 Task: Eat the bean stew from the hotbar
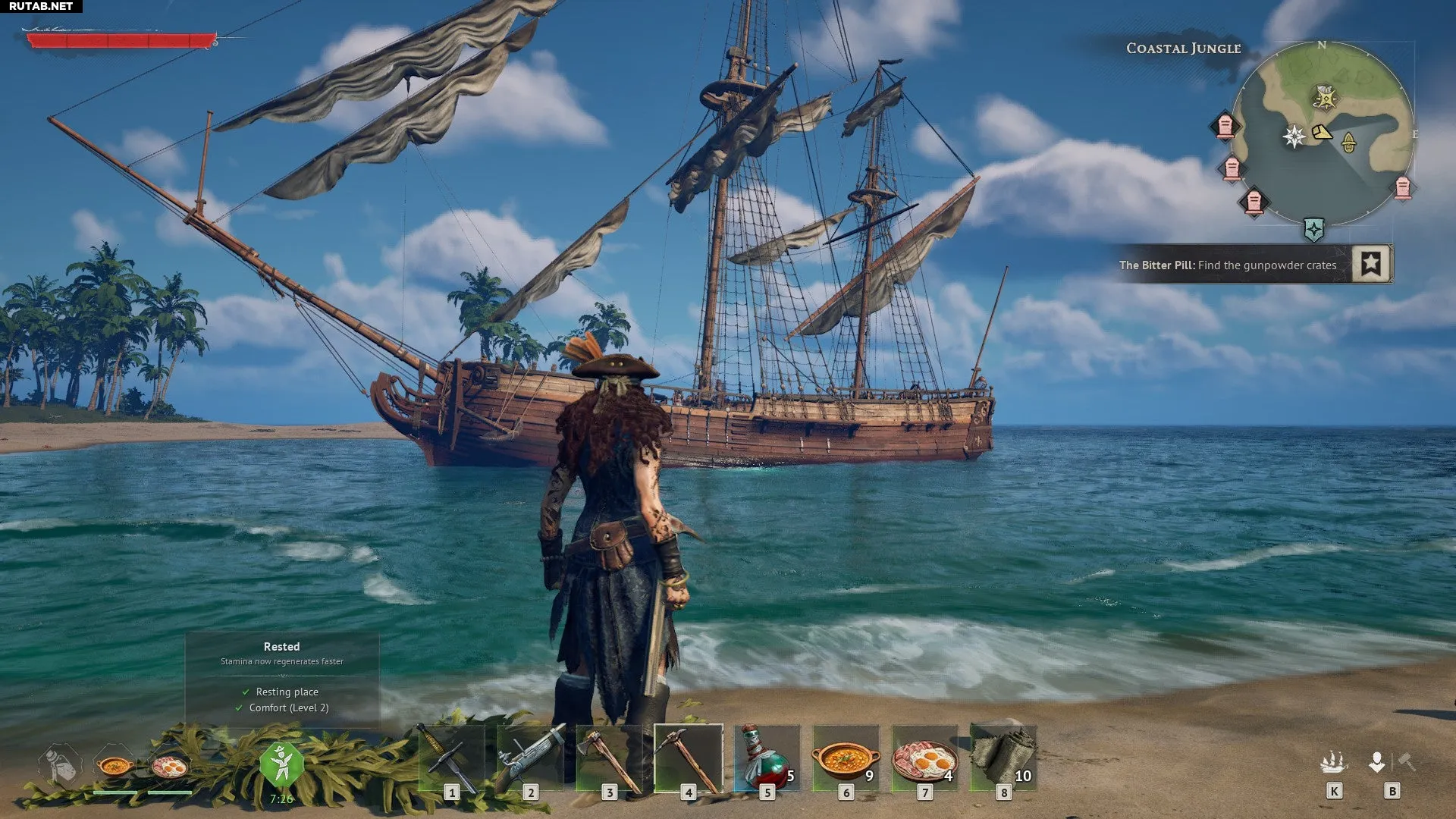(x=846, y=758)
